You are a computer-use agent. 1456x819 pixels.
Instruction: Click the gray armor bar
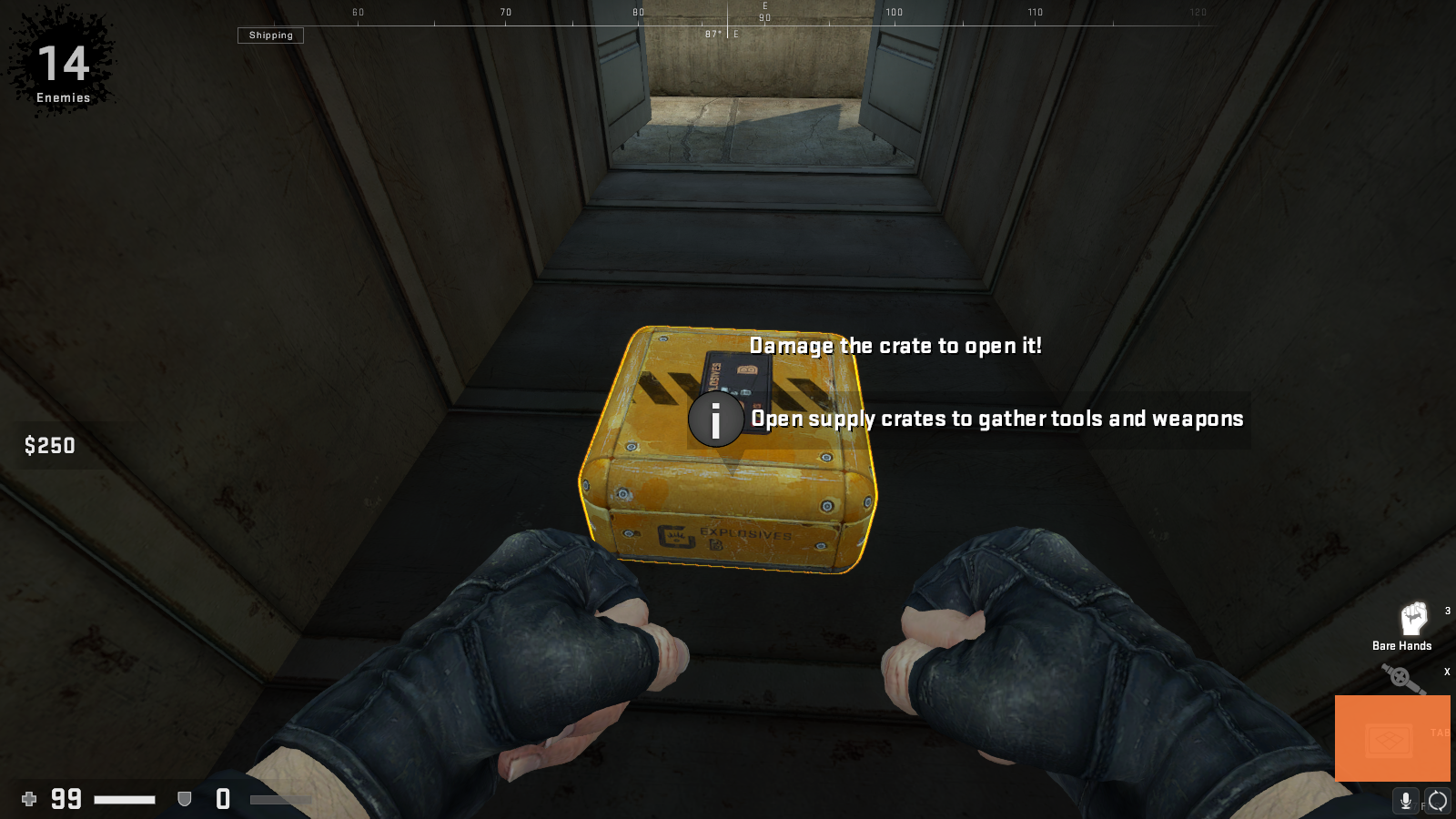[282, 799]
